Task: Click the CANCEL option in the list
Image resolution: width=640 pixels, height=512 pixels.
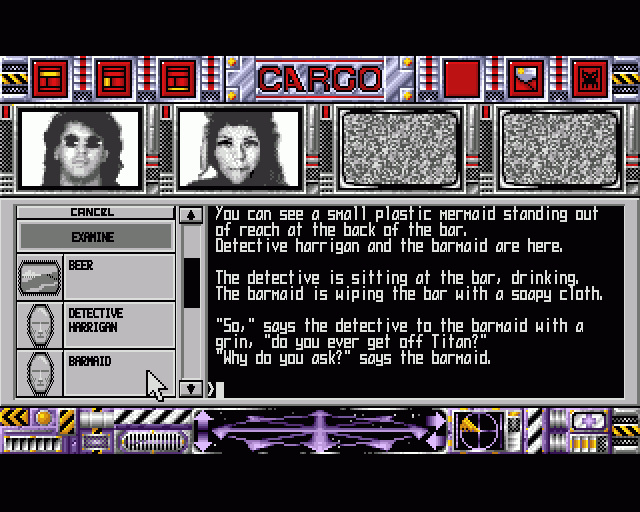Action: (x=93, y=212)
